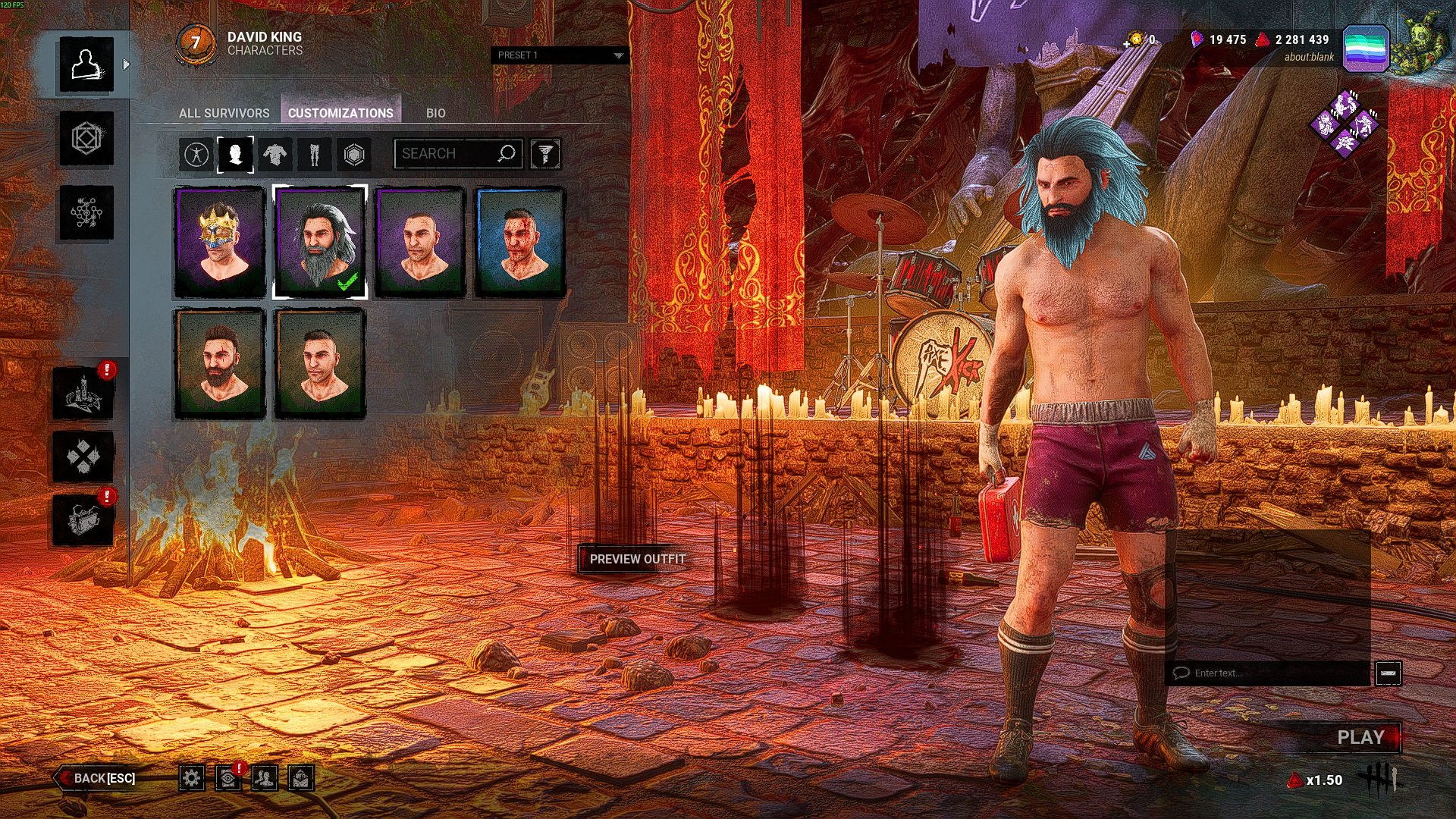Viewport: 1456px width, 819px height.
Task: Select the dark full-beard head cosmetic
Action: pyautogui.click(x=220, y=363)
